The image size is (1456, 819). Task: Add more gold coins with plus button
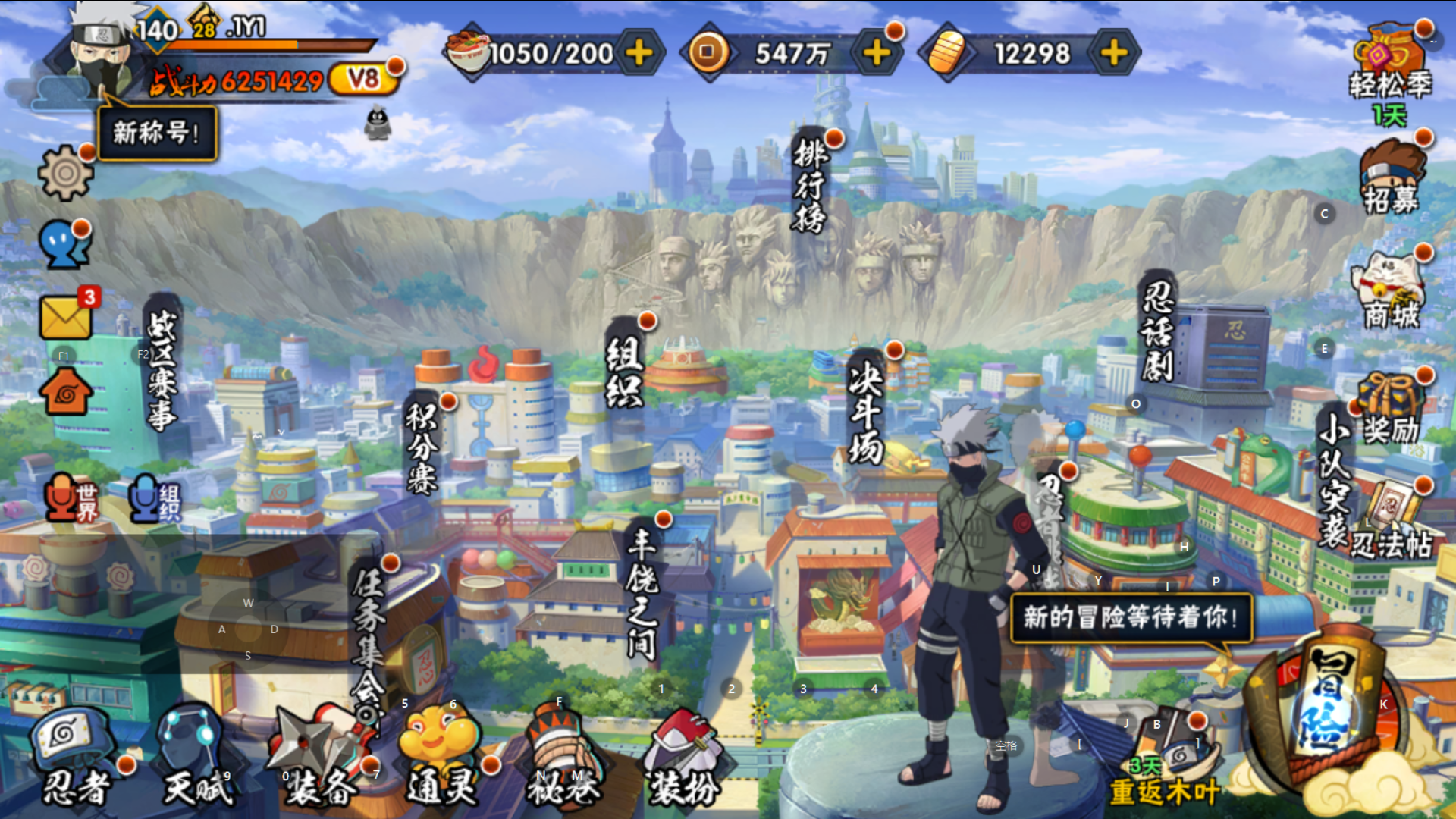point(877,53)
